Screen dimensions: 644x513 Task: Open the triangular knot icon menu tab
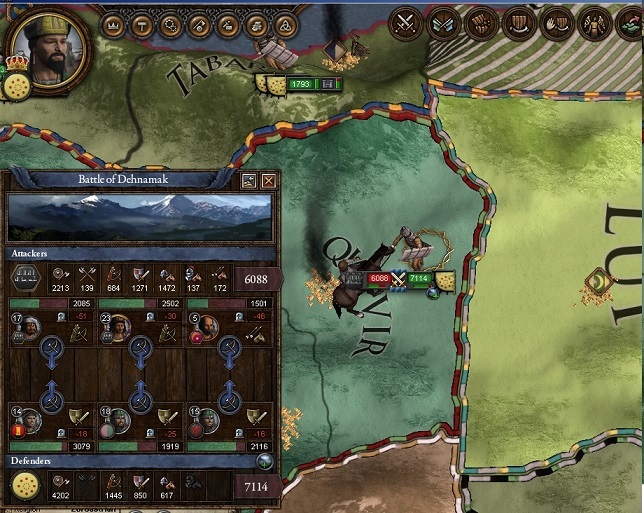pos(287,24)
